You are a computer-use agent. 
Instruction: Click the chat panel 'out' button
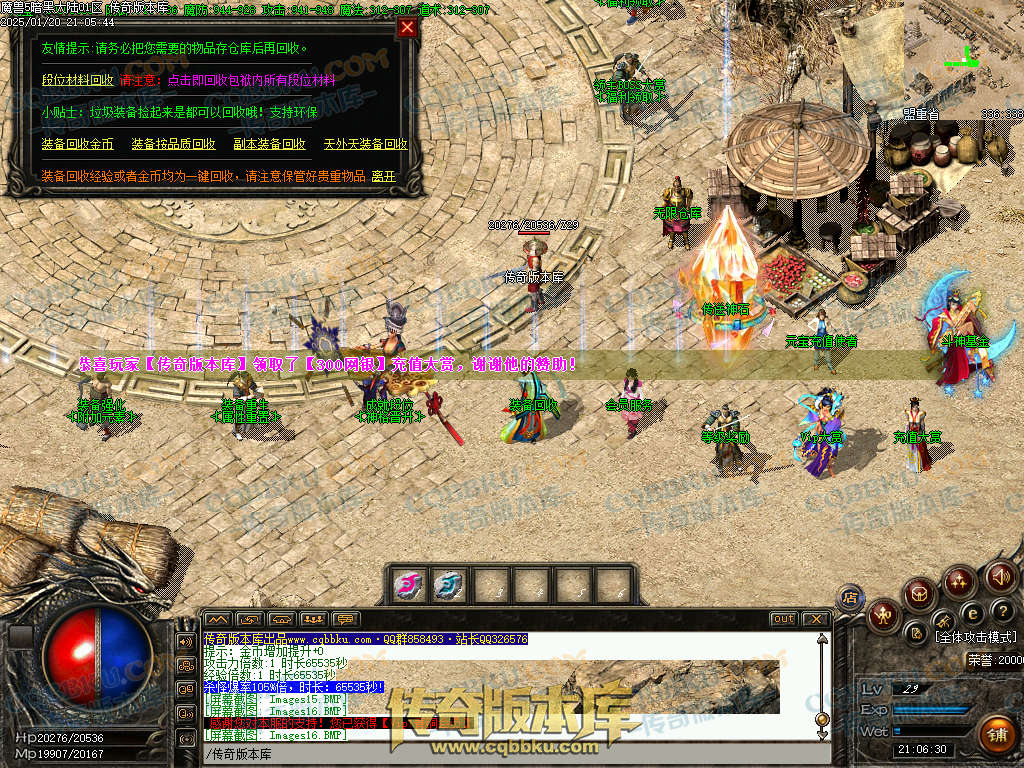coord(783,619)
